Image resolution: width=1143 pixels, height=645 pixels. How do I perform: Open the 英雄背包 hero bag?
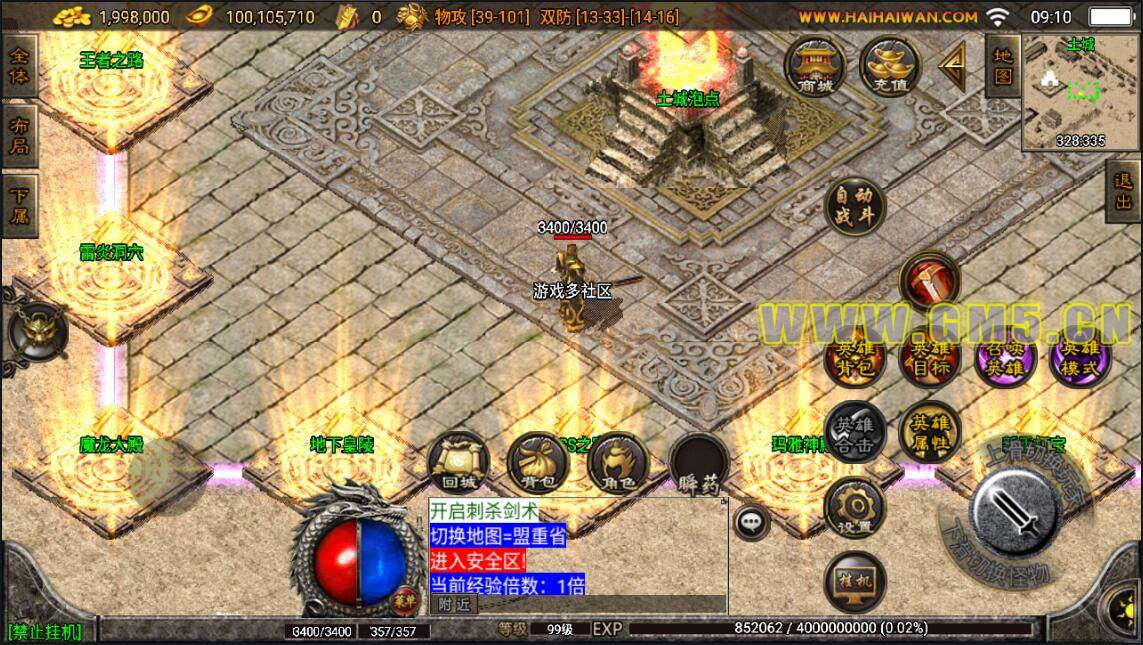[x=854, y=358]
